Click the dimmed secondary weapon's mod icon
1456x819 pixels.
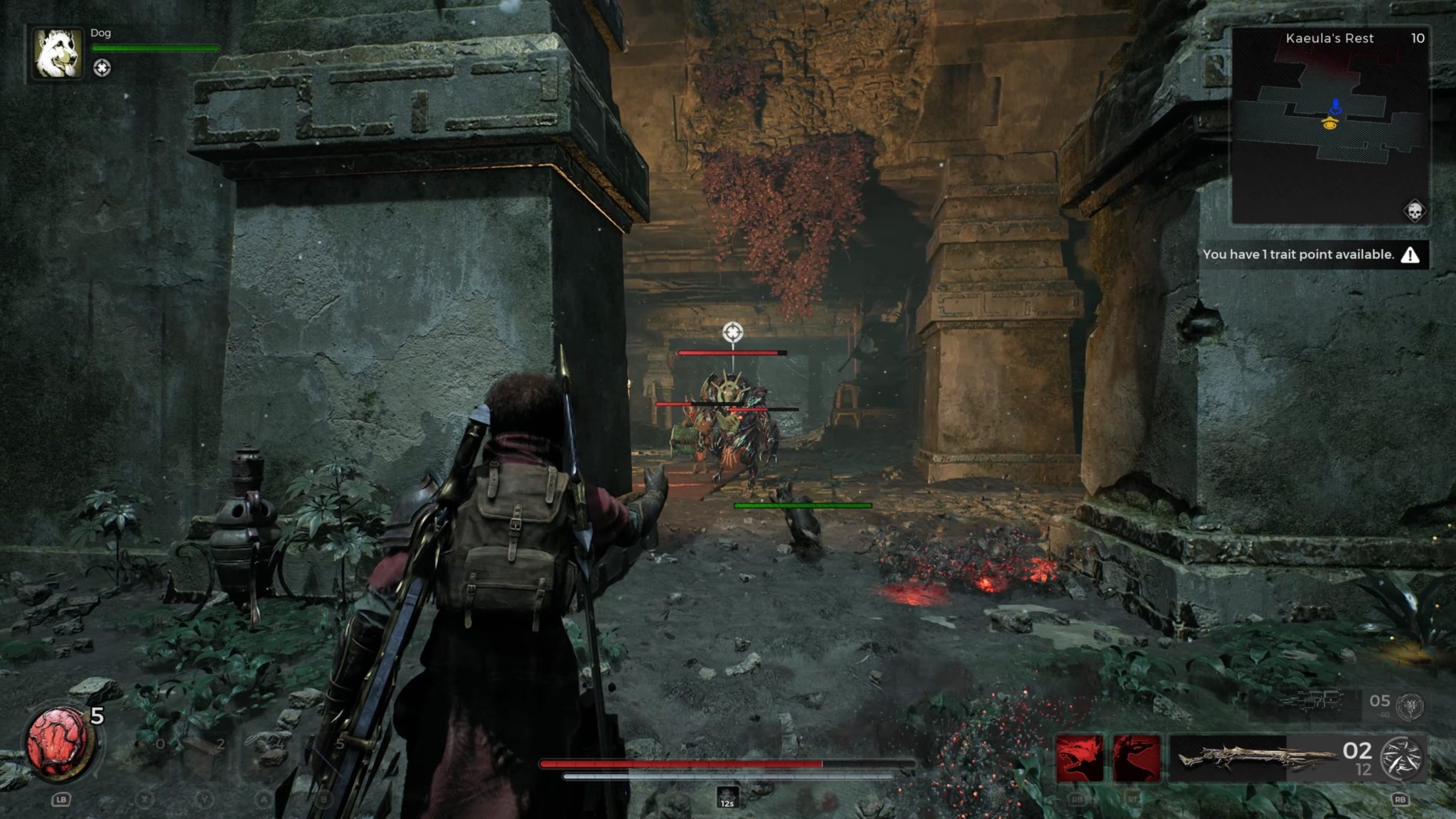pyautogui.click(x=1410, y=705)
